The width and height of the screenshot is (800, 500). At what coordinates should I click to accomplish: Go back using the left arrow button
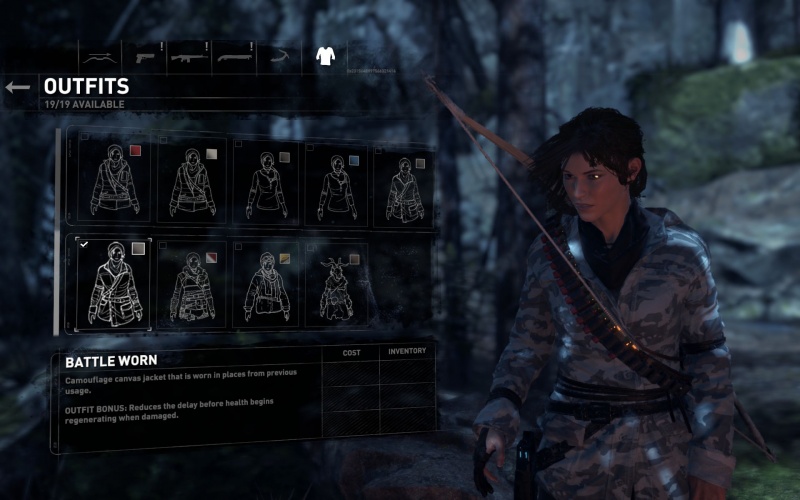pos(17,88)
